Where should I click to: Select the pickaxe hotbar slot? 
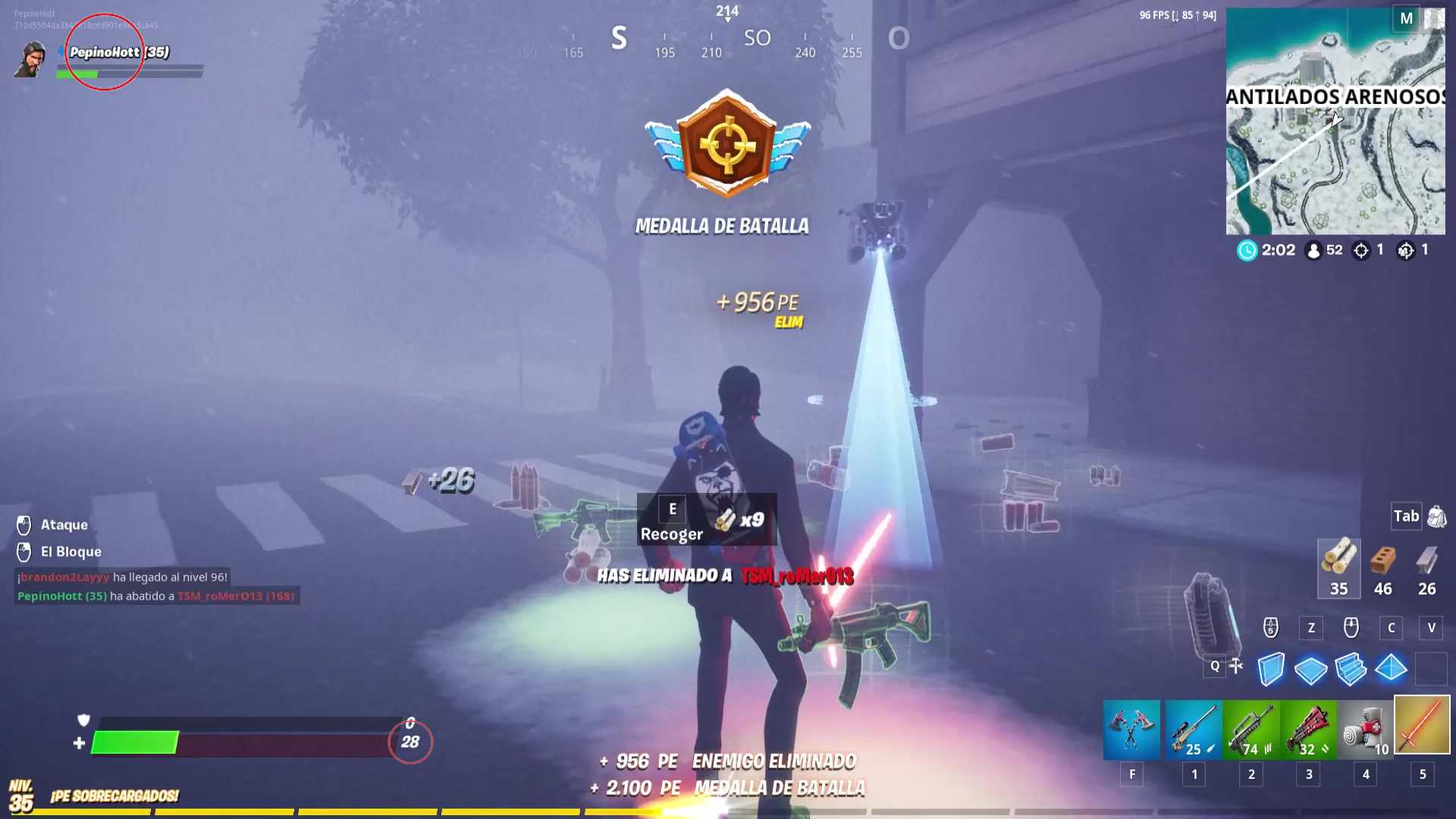pos(1131,729)
